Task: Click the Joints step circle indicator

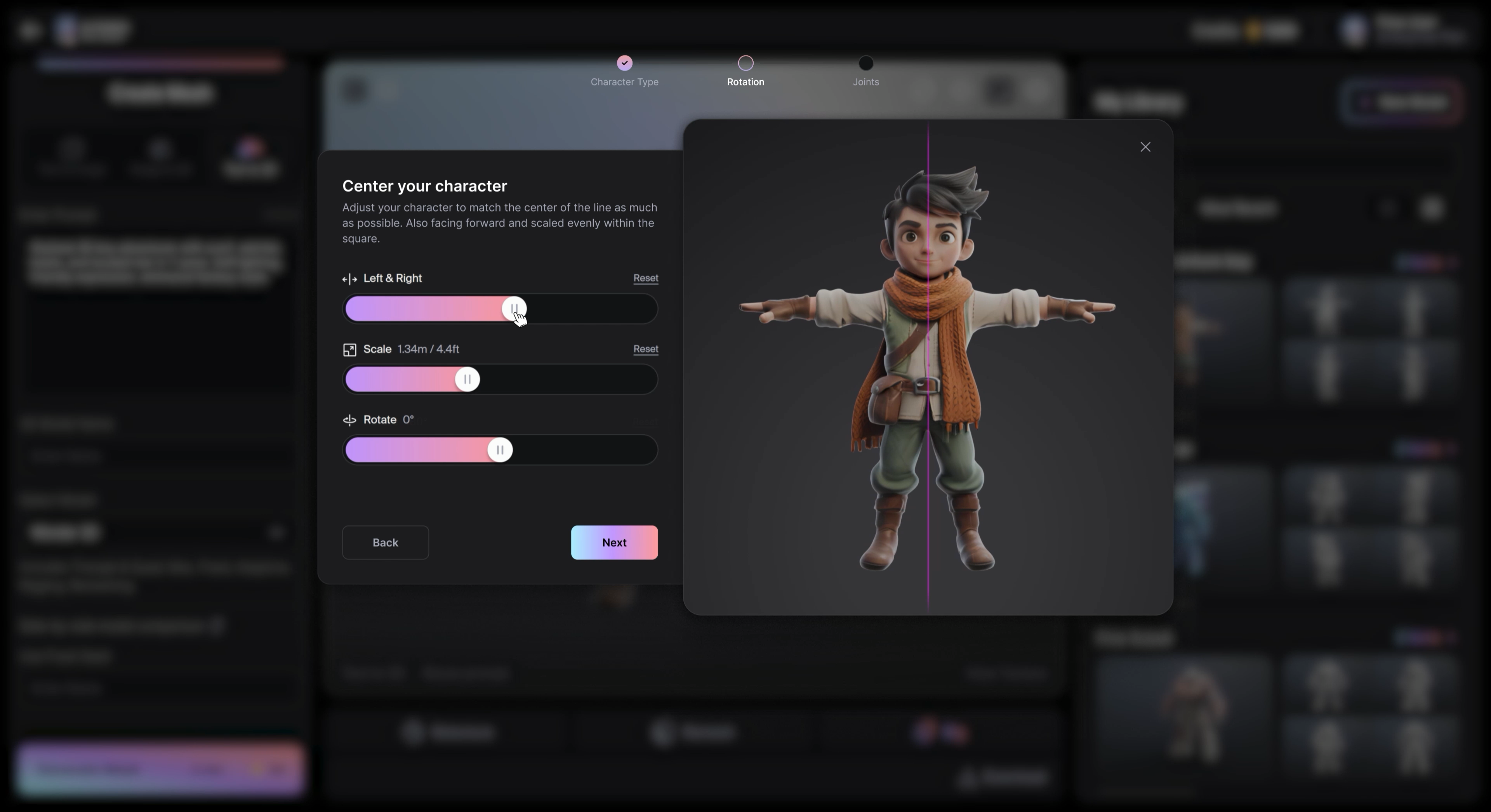Action: click(x=866, y=62)
